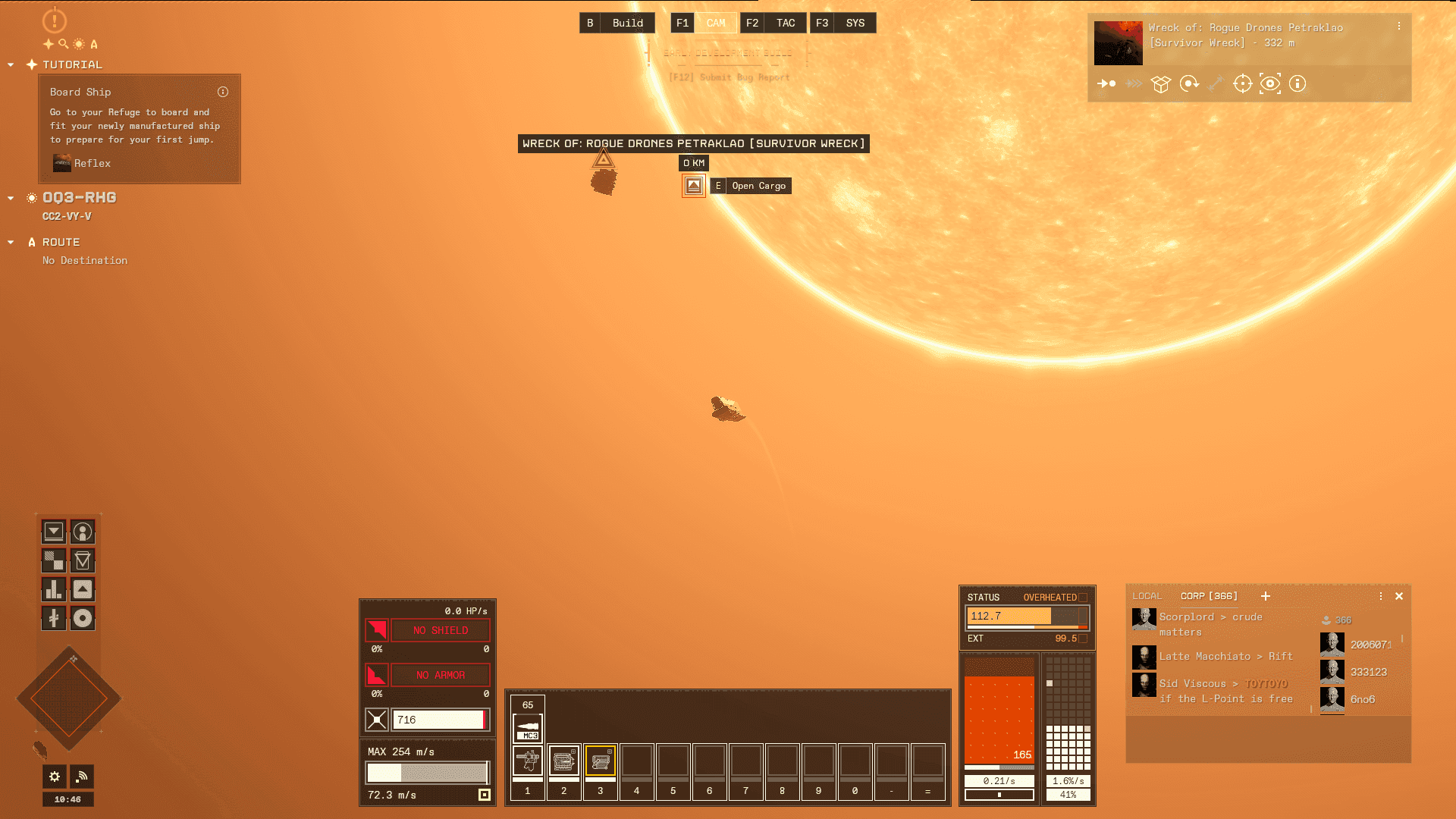Open the gear settings button
Image resolution: width=1456 pixels, height=819 pixels.
tap(55, 776)
